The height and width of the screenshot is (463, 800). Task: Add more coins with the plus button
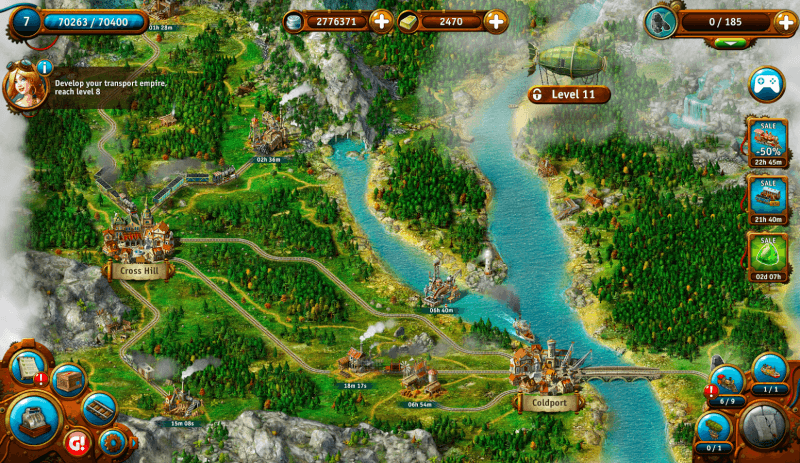coord(381,20)
